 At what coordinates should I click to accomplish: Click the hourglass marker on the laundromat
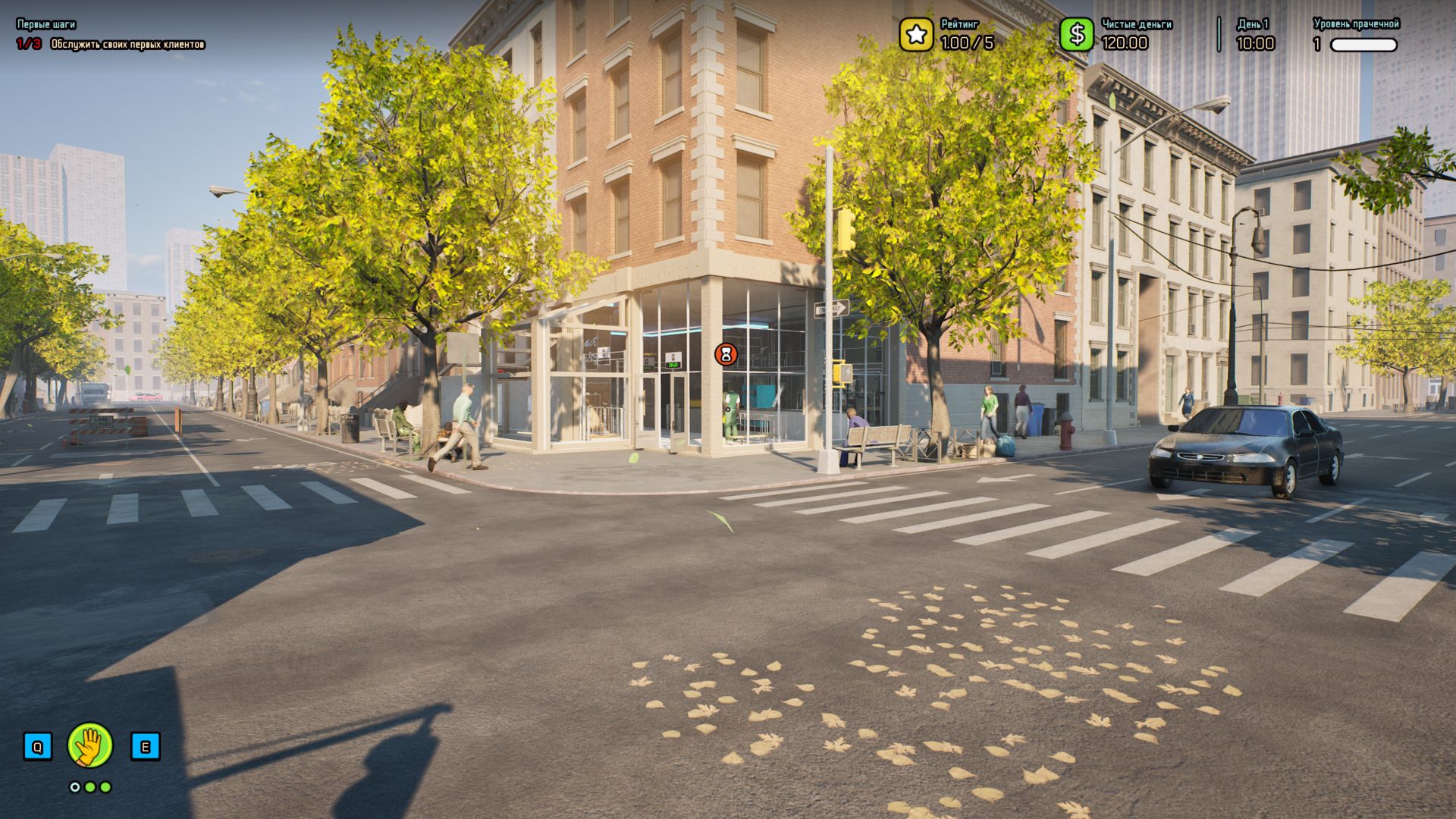pos(726,354)
